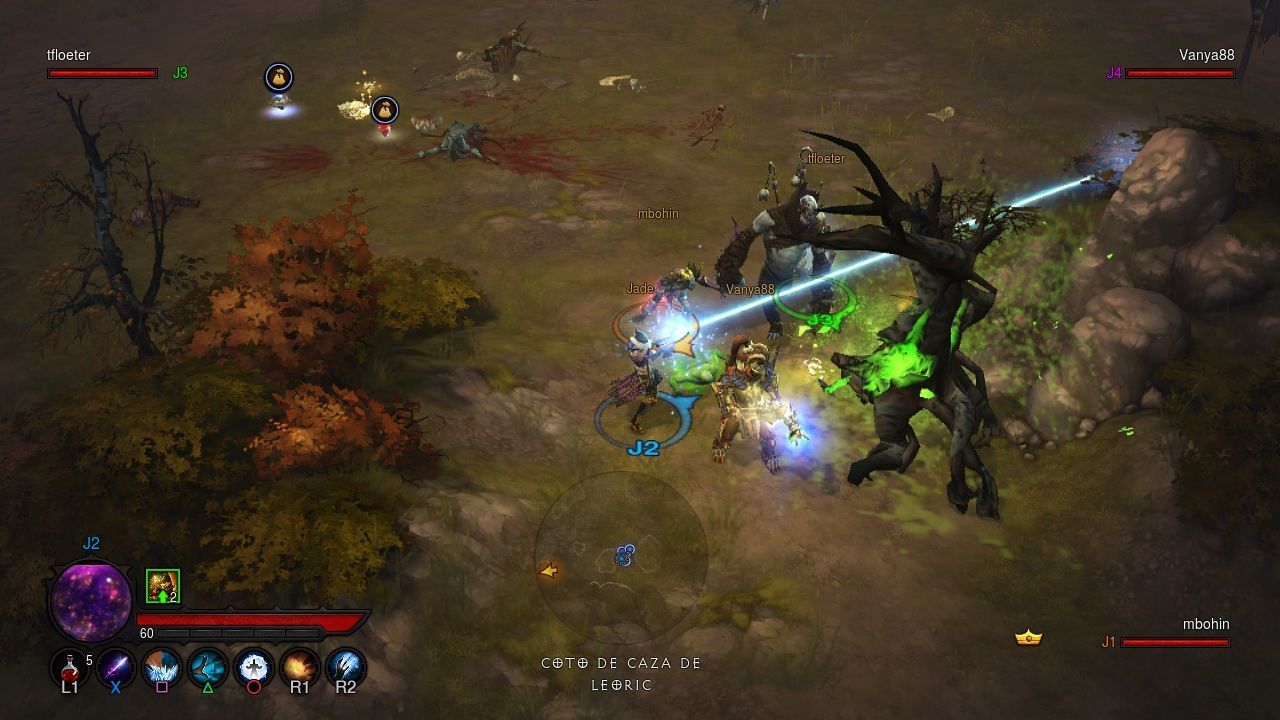Screen dimensions: 1280x720
Task: Open the circular minimap overlay
Action: pyautogui.click(x=621, y=558)
